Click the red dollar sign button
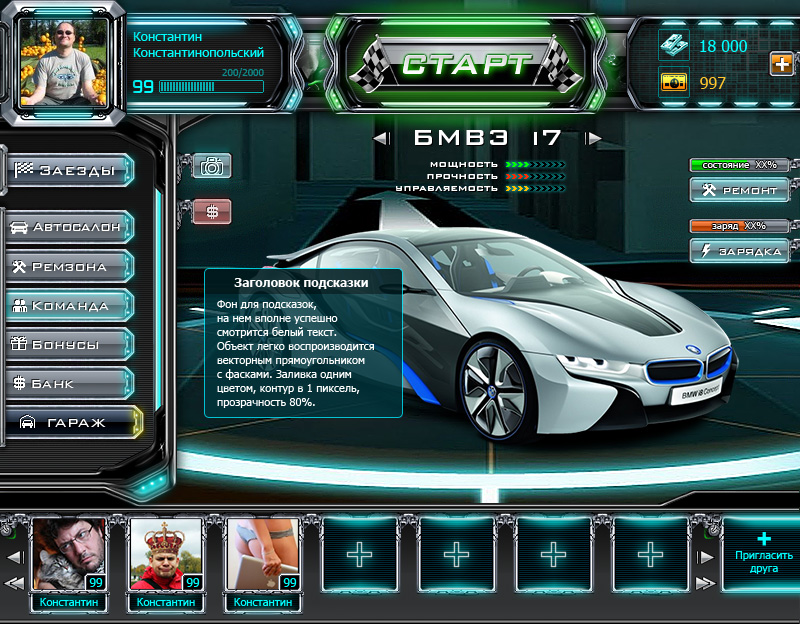 (x=211, y=212)
